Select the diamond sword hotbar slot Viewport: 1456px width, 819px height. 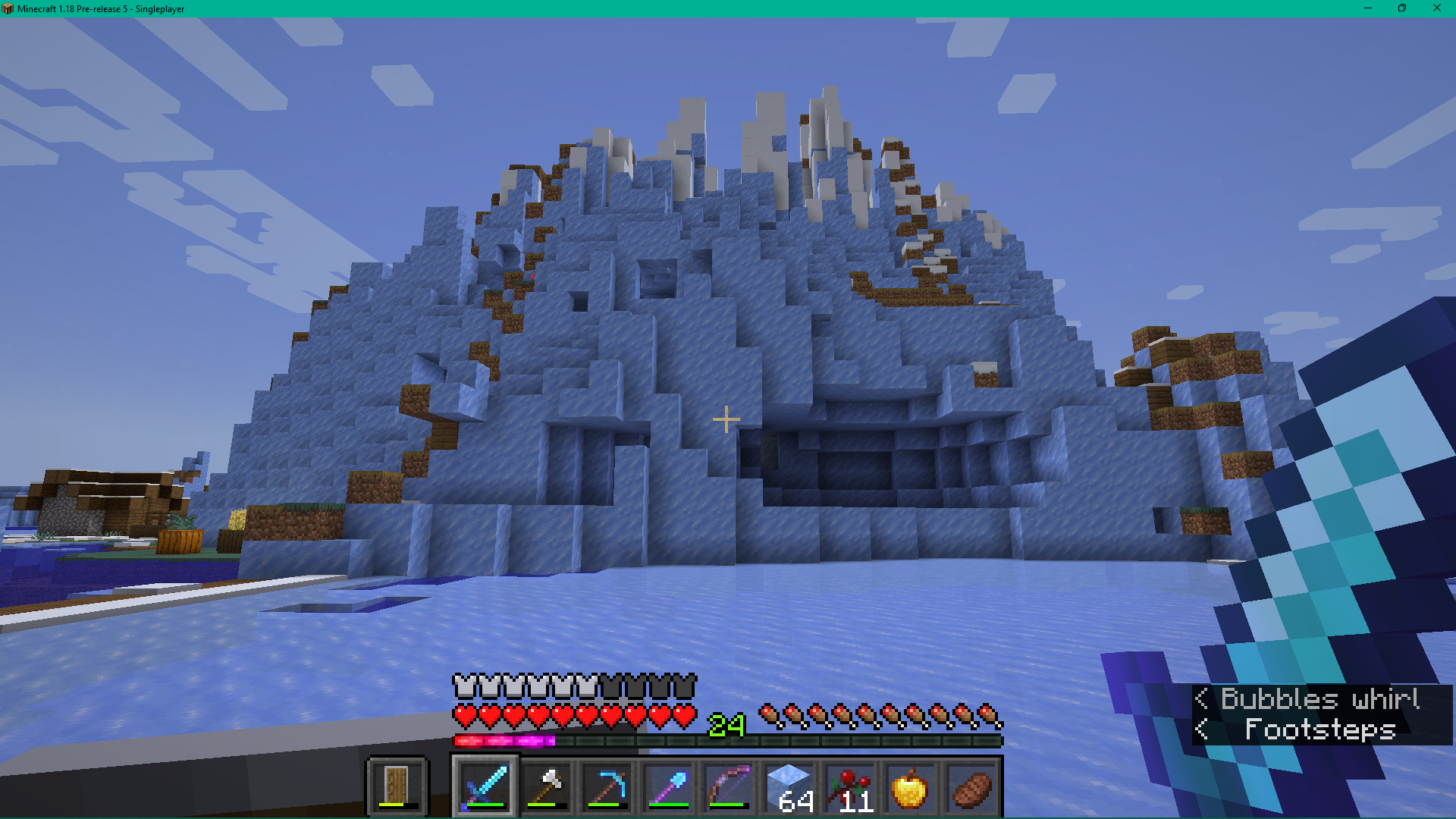(485, 787)
